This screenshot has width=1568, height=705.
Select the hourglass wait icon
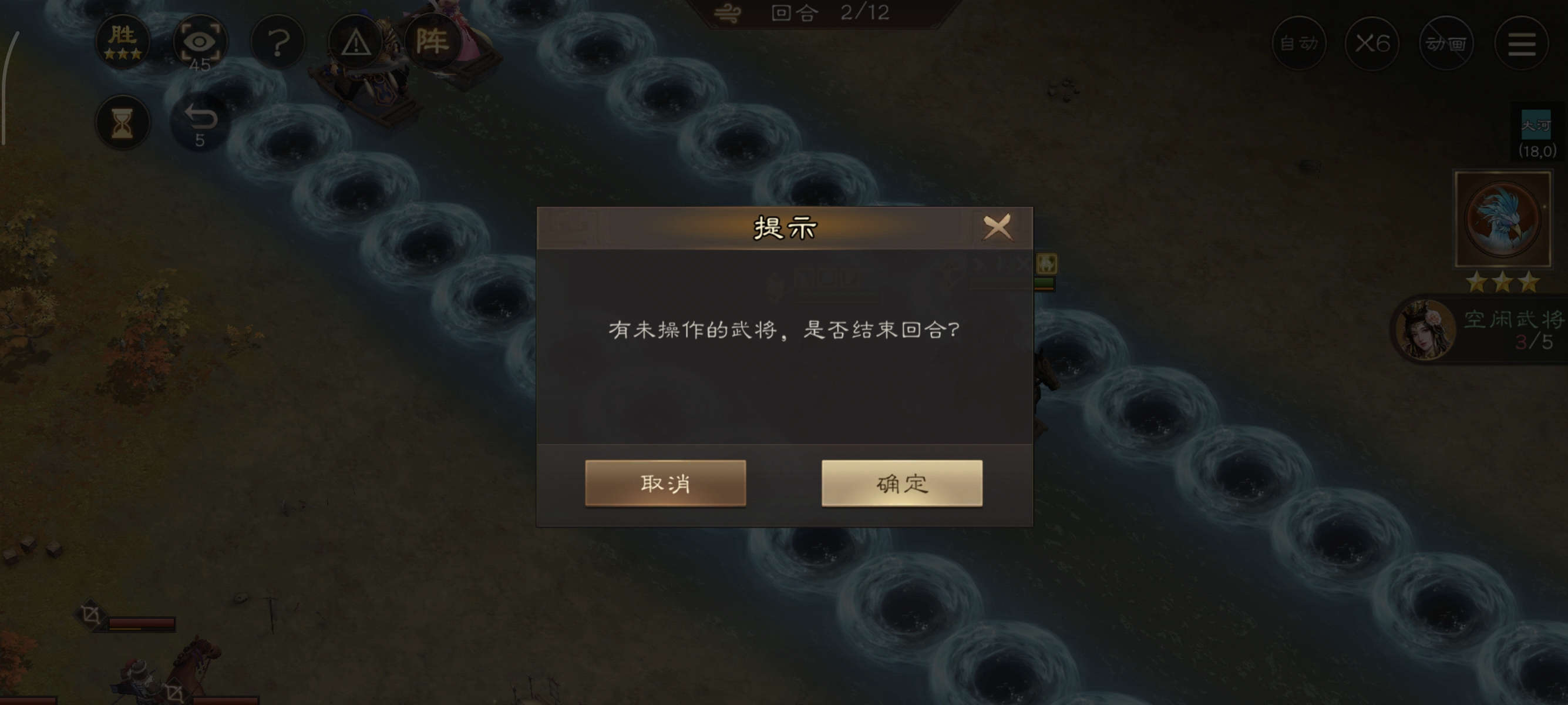click(x=123, y=122)
